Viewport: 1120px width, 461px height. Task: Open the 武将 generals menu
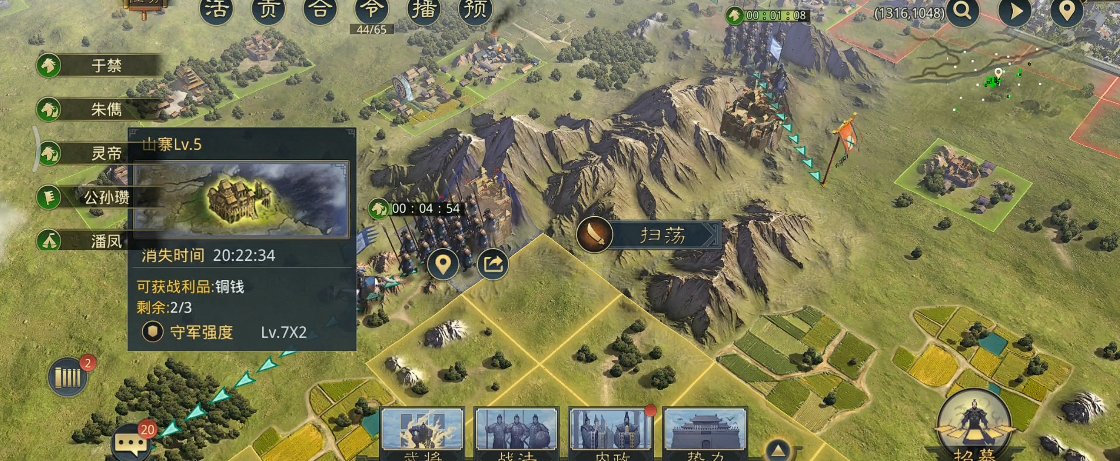pos(422,434)
